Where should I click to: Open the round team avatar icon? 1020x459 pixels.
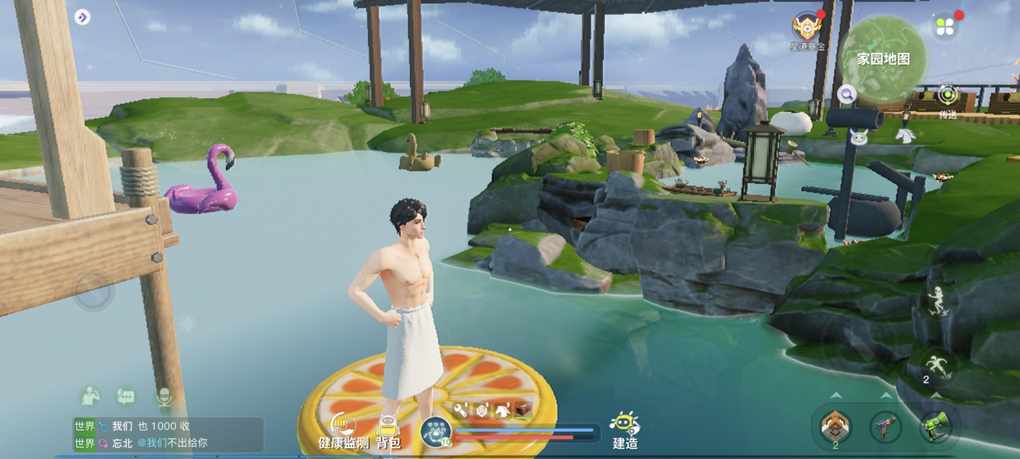click(x=437, y=432)
